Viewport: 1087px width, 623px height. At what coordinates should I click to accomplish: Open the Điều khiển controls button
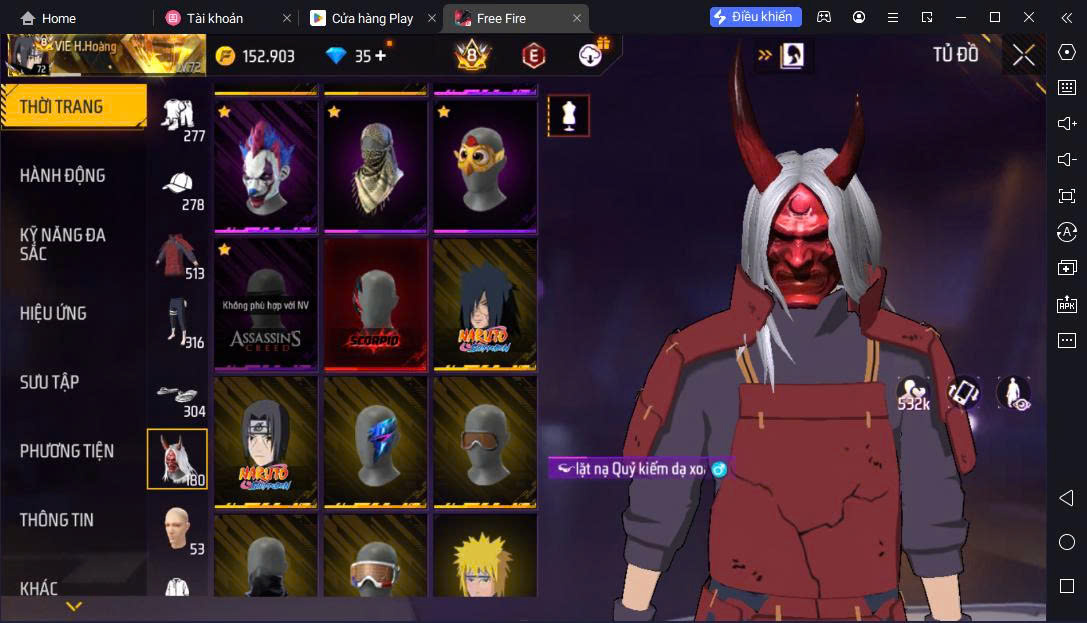pos(755,17)
